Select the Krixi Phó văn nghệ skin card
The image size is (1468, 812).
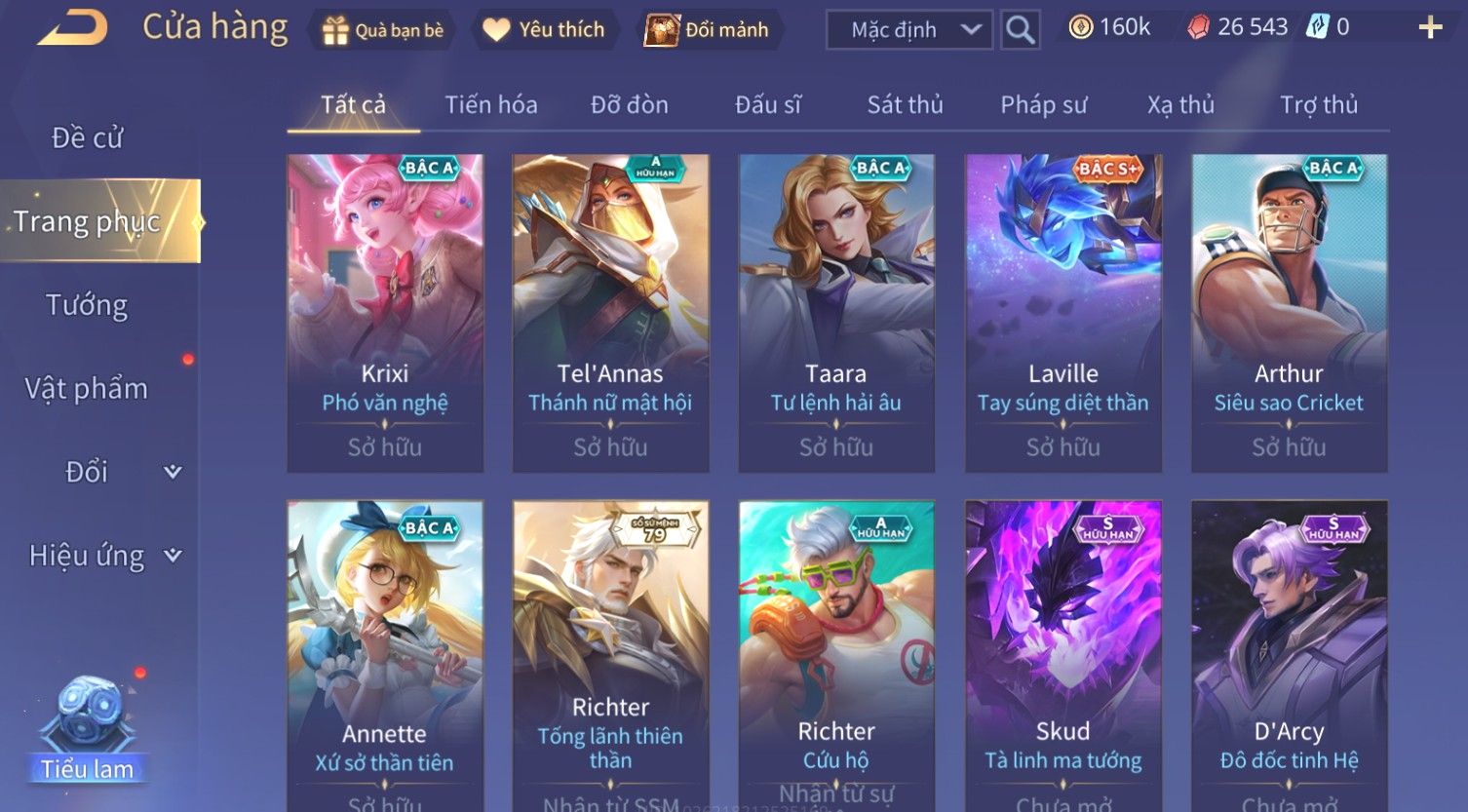click(x=385, y=313)
